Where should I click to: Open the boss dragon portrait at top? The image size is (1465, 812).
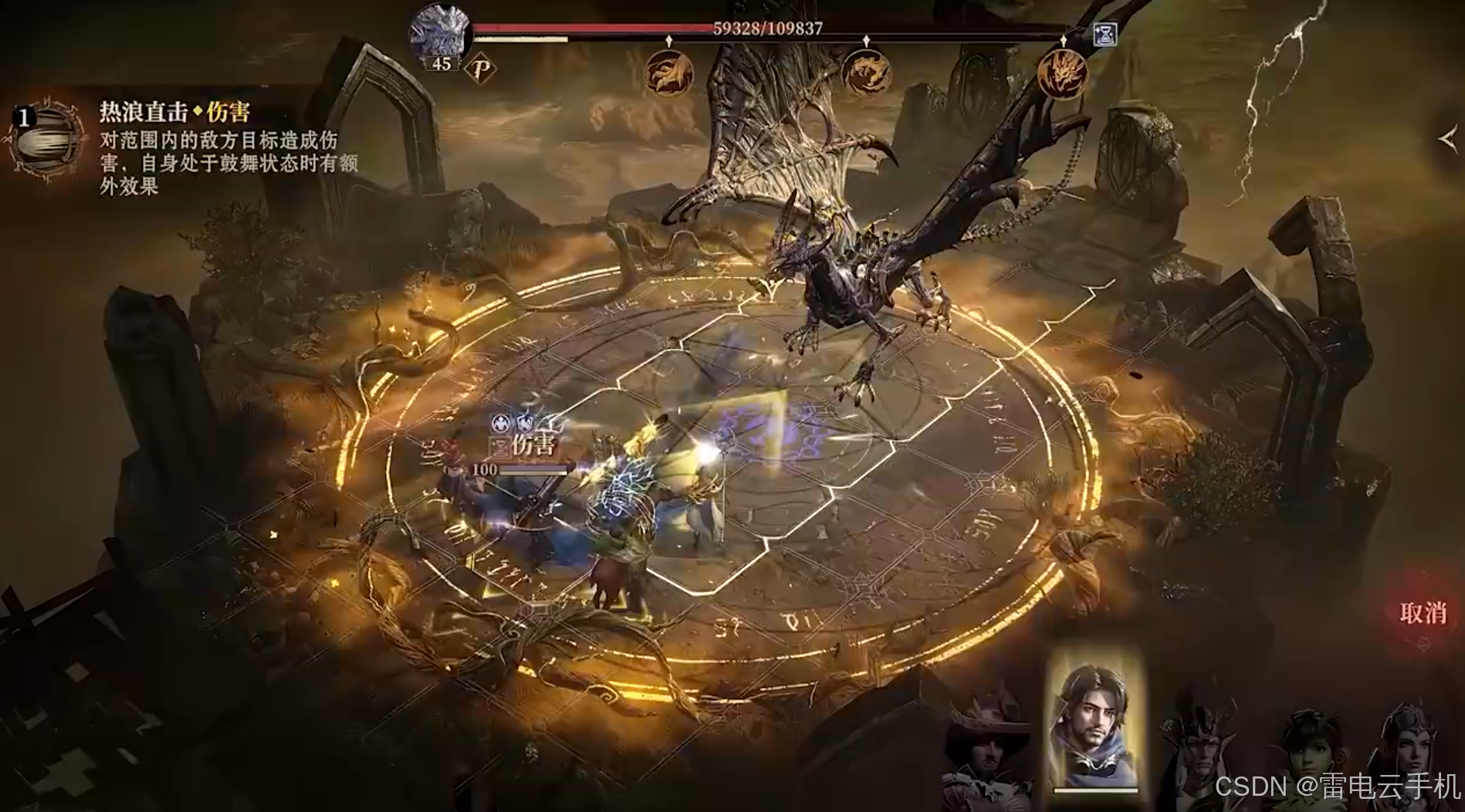[441, 32]
